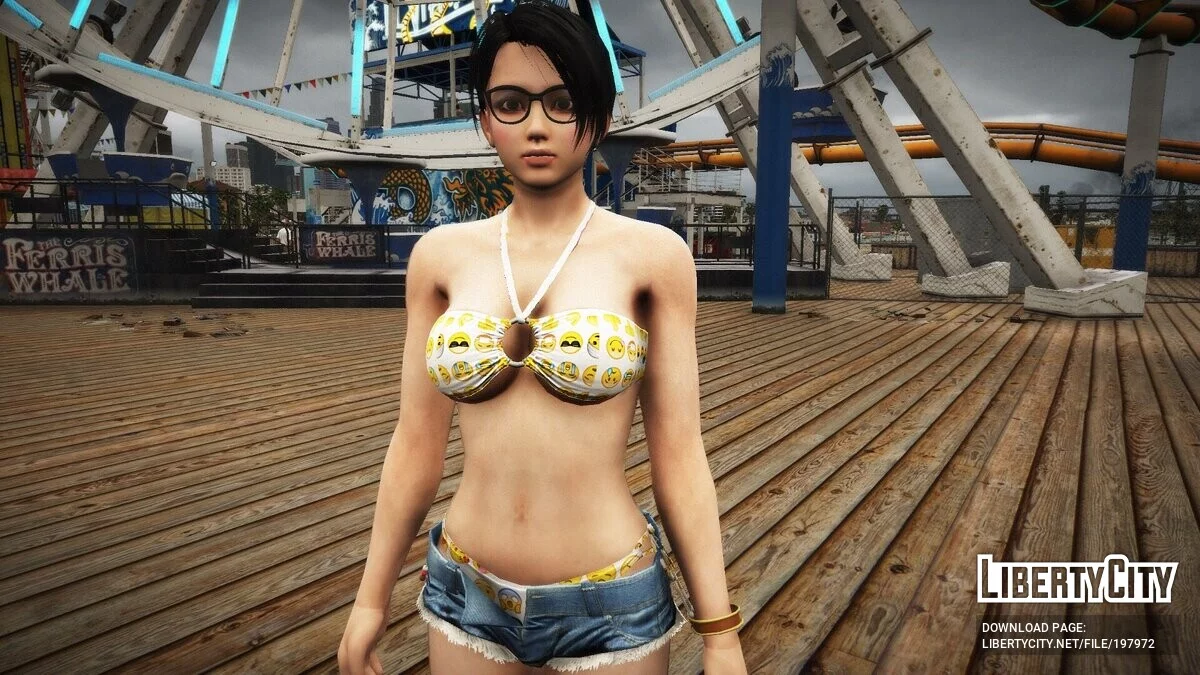This screenshot has height=675, width=1200.
Task: Open the libertycity.net download page link
Action: tap(1067, 644)
